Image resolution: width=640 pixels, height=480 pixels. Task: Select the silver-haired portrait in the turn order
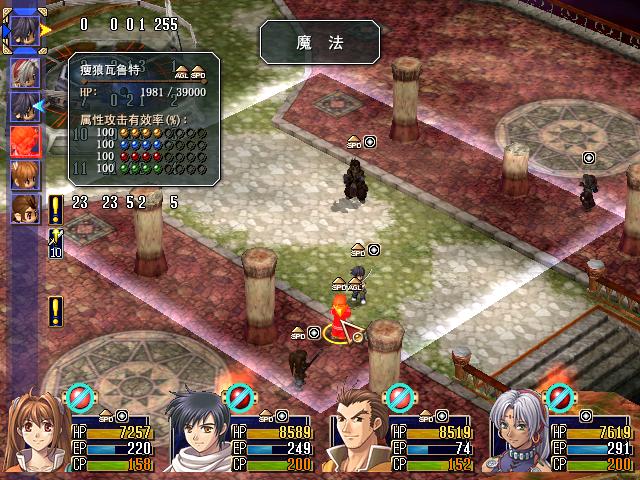pyautogui.click(x=25, y=71)
